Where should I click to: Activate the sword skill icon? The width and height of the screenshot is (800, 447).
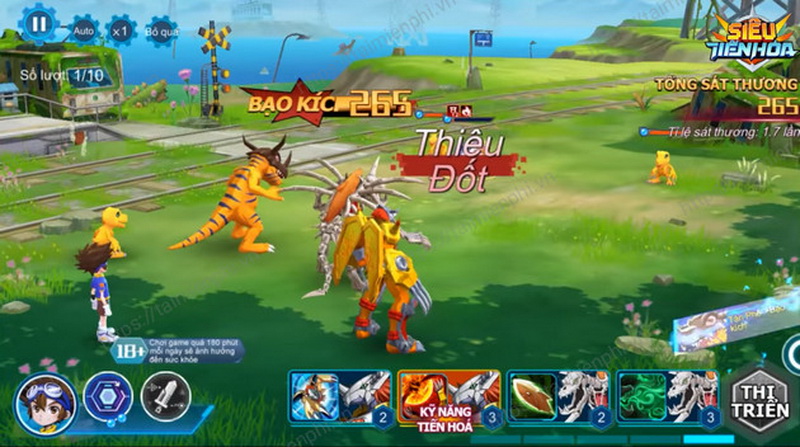[x=165, y=397]
